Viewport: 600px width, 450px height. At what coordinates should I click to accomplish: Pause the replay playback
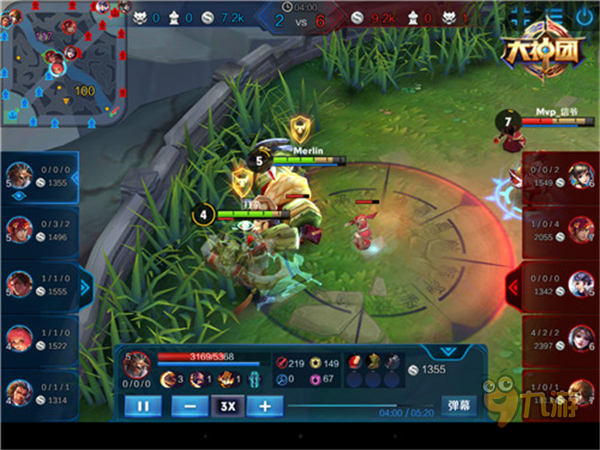click(x=143, y=406)
